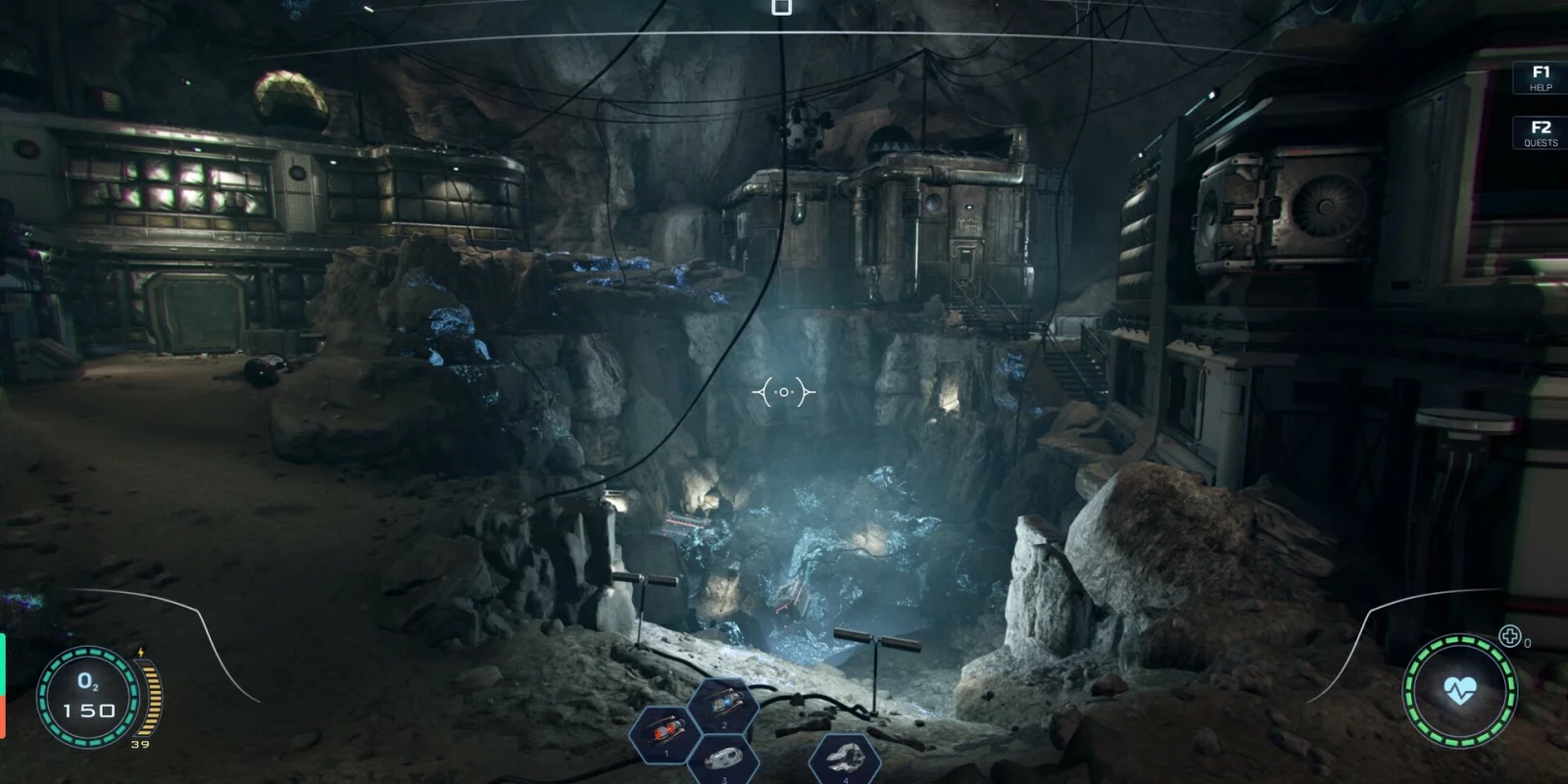Select the red canister in hotbar slot 1

coord(664,732)
